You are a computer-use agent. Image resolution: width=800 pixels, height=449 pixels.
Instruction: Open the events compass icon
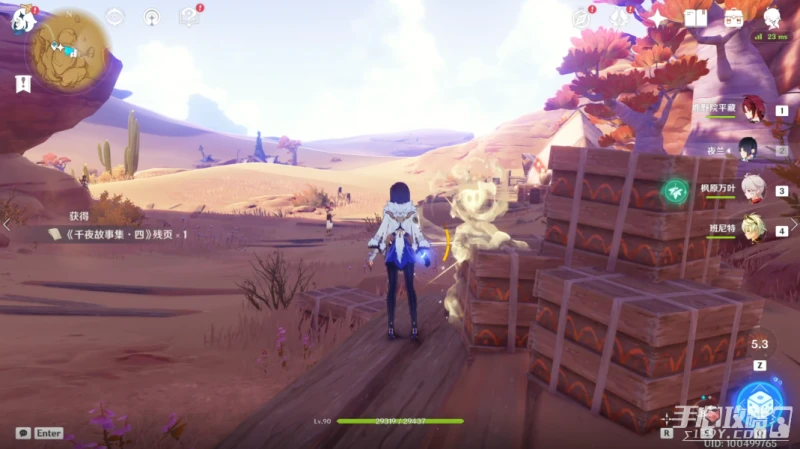click(580, 18)
